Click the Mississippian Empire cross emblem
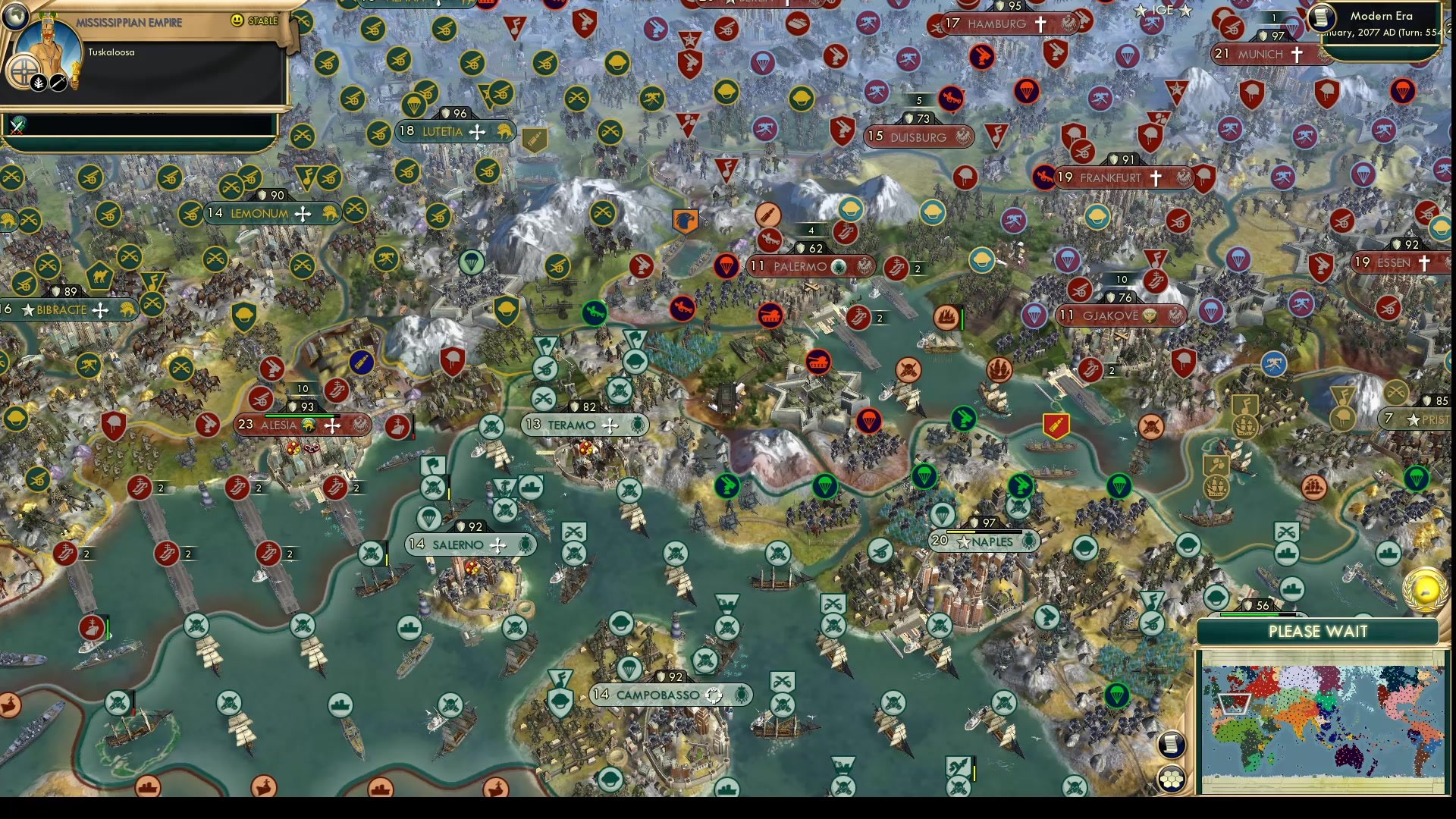 24,71
